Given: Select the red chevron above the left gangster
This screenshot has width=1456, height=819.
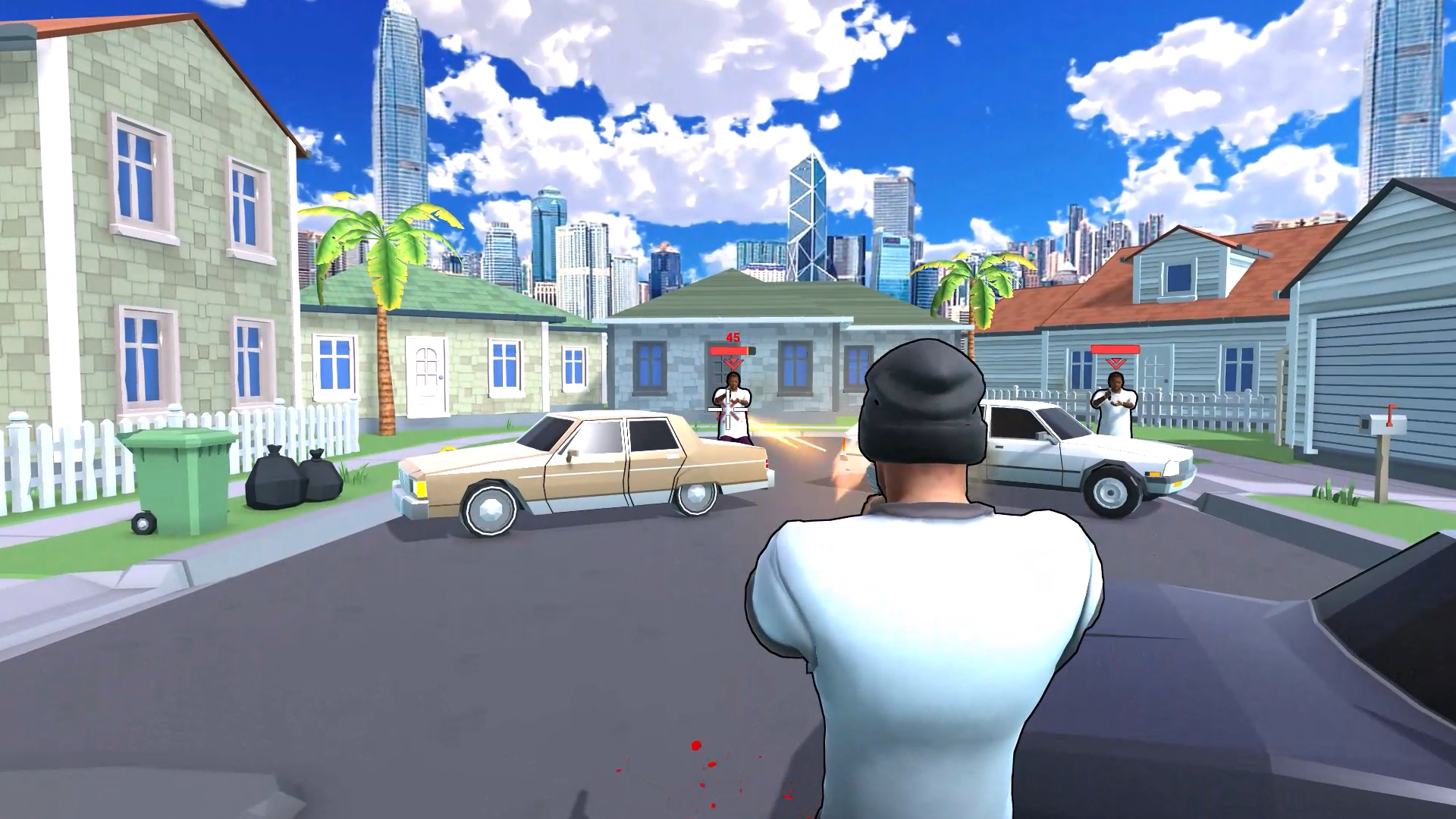Looking at the screenshot, I should [x=733, y=362].
